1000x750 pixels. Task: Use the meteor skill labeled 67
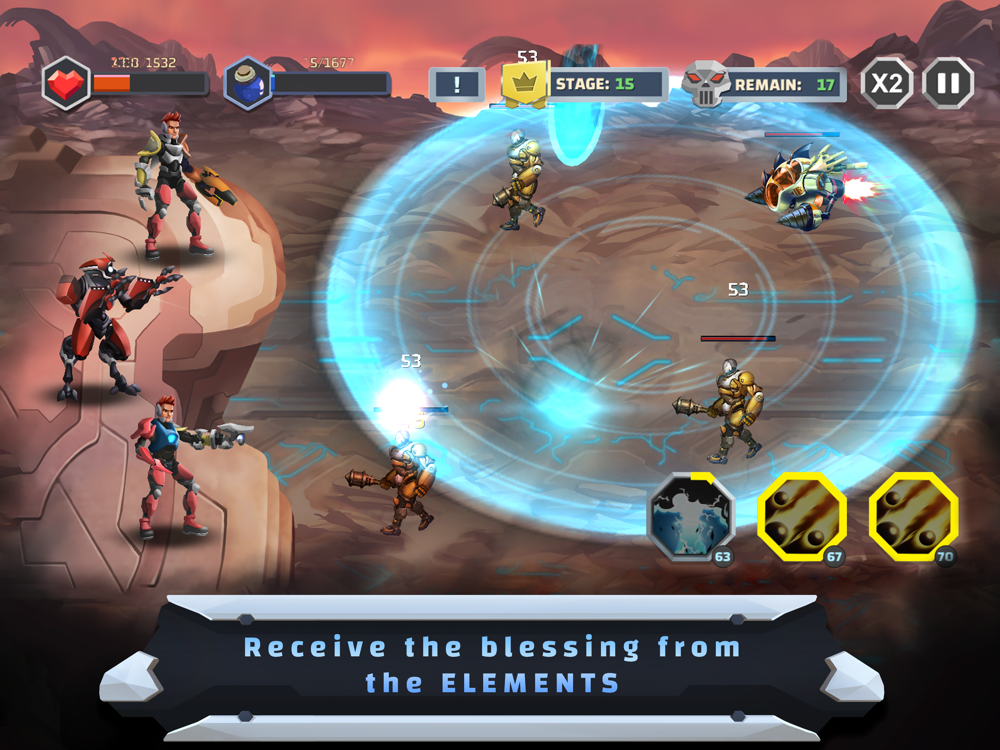(802, 517)
